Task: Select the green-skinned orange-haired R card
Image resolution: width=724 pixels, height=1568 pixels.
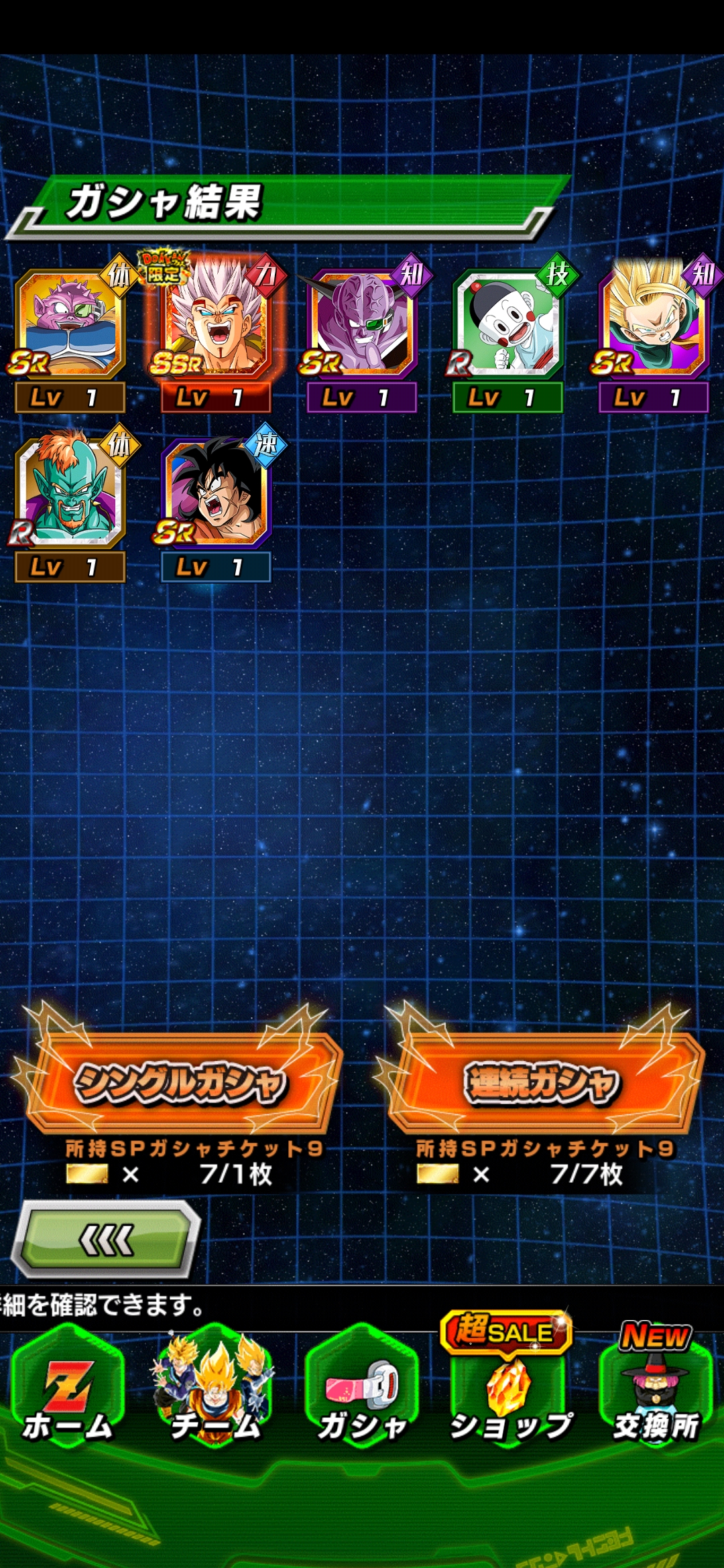Action: tap(70, 491)
